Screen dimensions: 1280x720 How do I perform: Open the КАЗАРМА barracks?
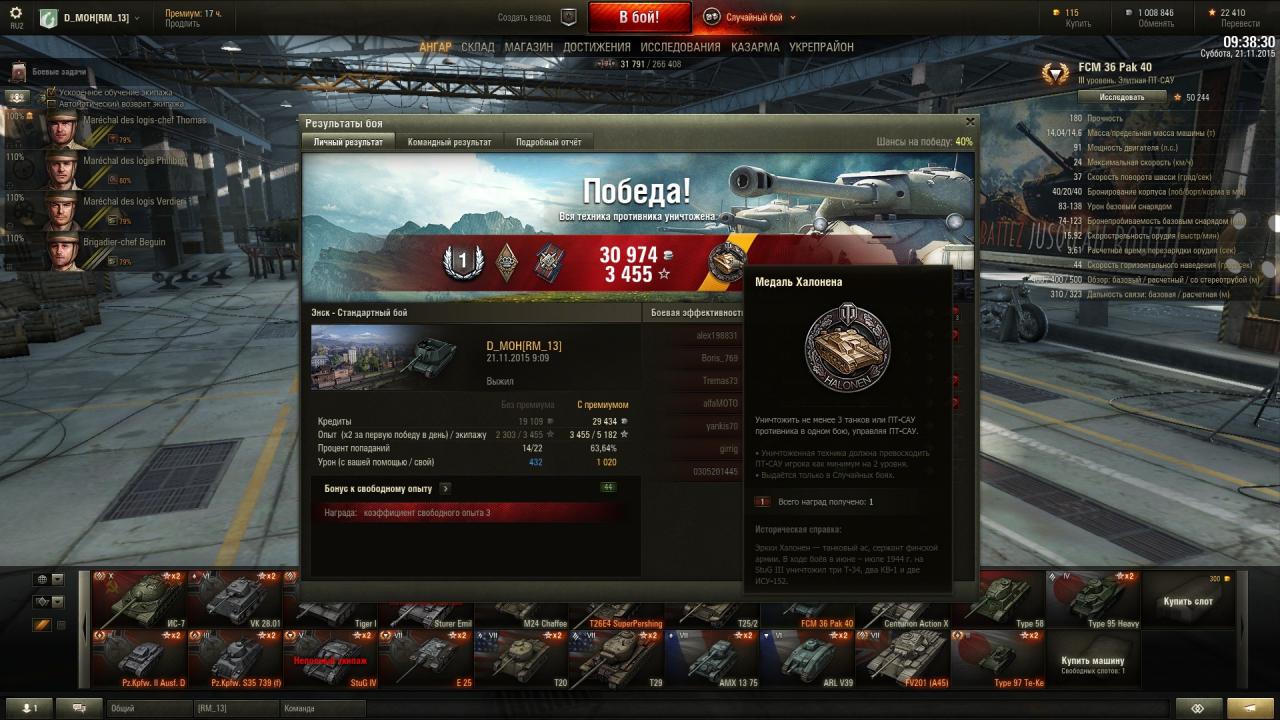[x=755, y=47]
